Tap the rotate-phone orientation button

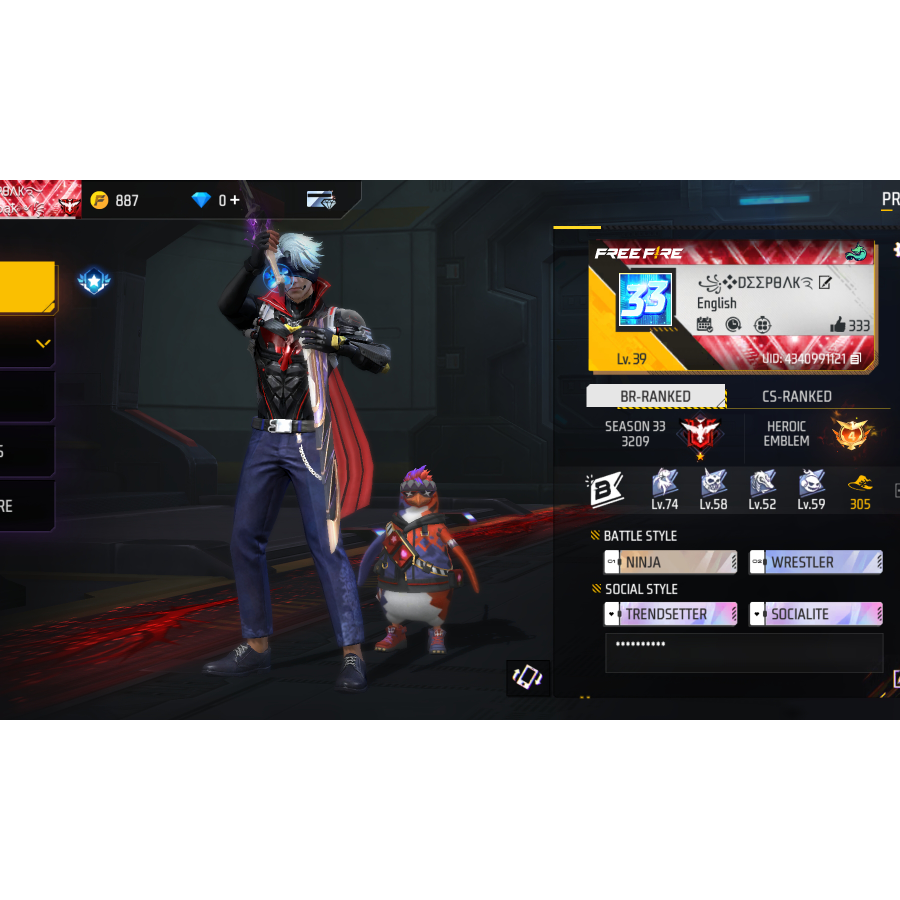point(527,677)
